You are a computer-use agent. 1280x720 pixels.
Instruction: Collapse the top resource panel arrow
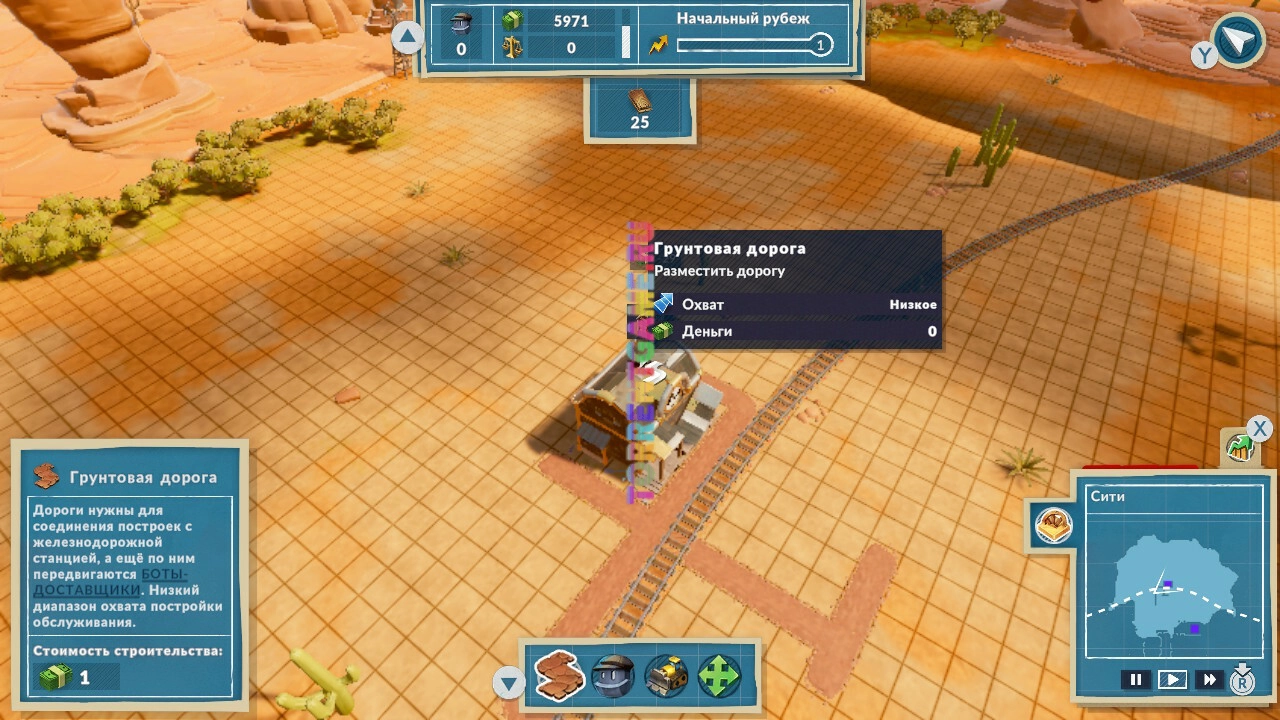tap(407, 38)
